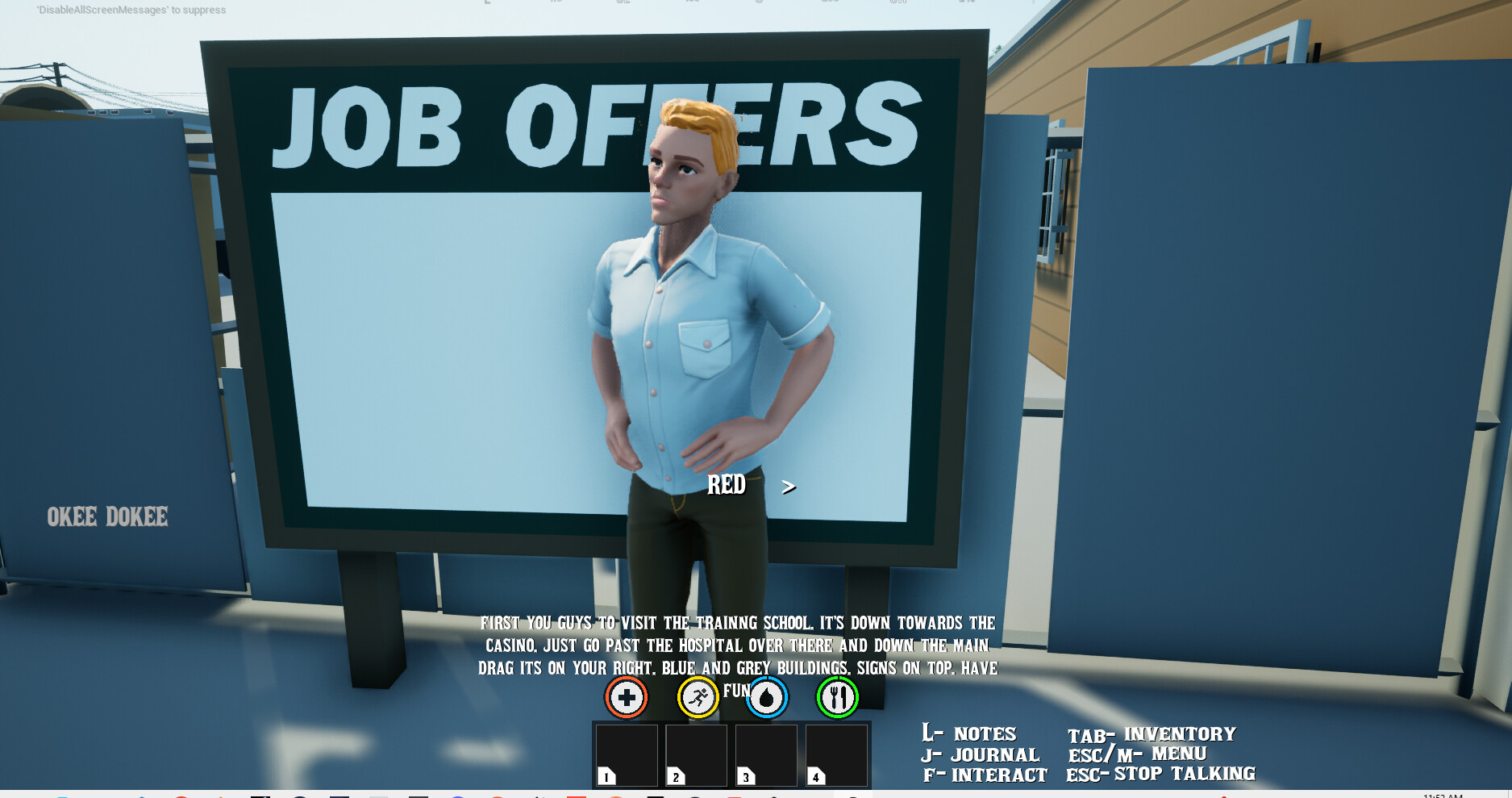Click the F- INTERACT keybind hint
The image size is (1512, 798).
[985, 775]
